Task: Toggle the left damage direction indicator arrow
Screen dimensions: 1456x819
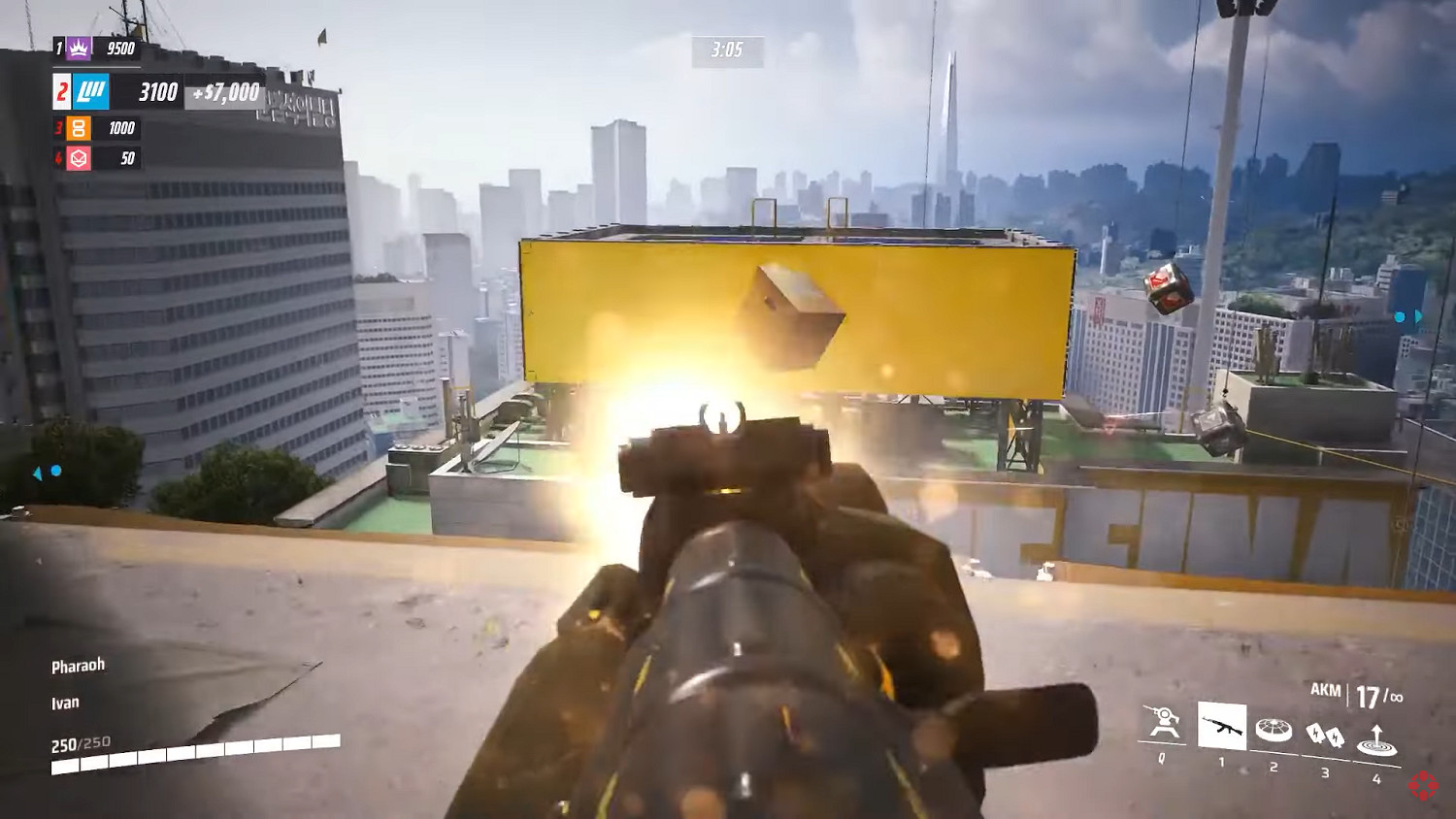Action: (x=39, y=473)
